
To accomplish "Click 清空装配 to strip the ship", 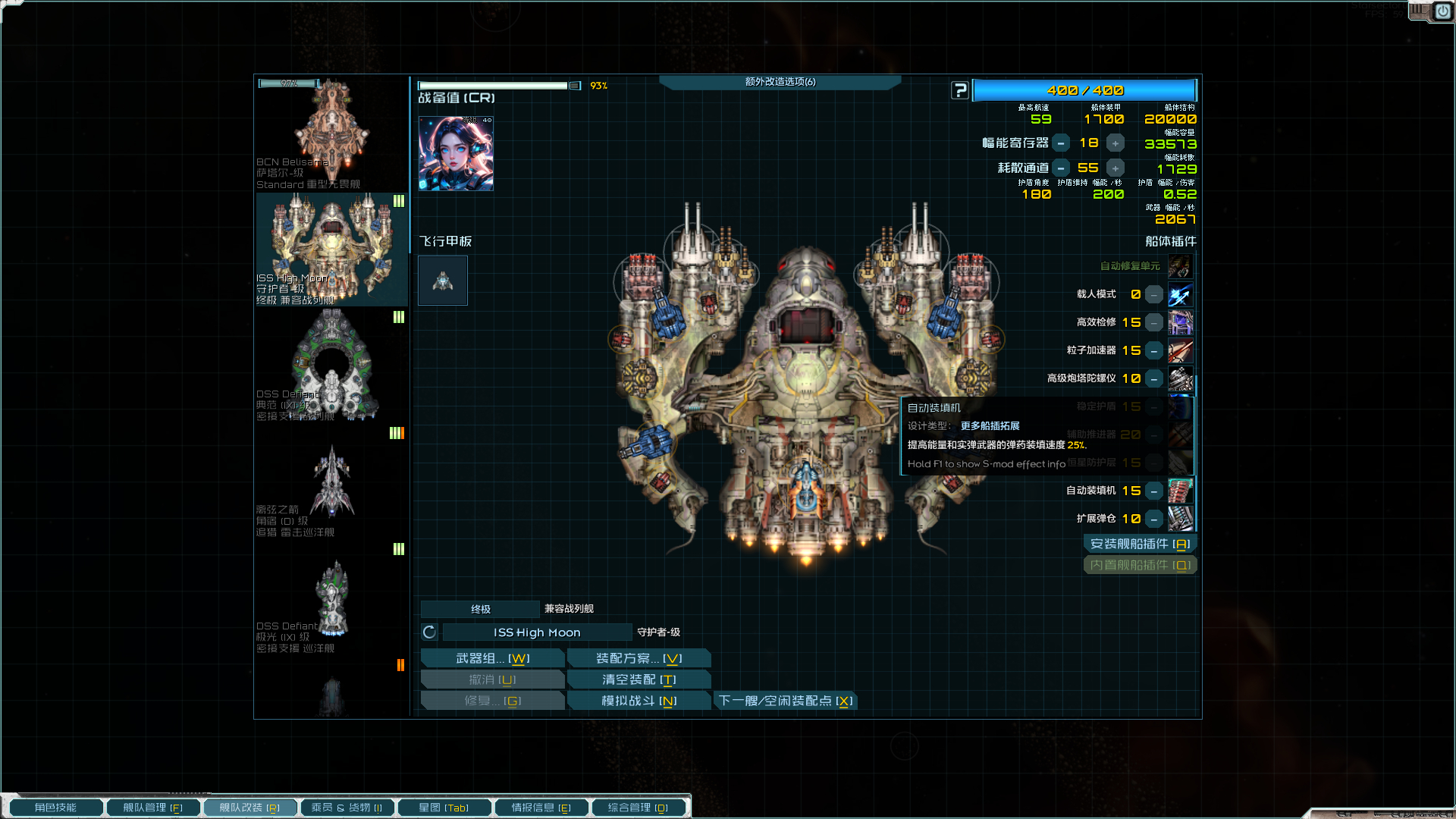I will (x=639, y=679).
